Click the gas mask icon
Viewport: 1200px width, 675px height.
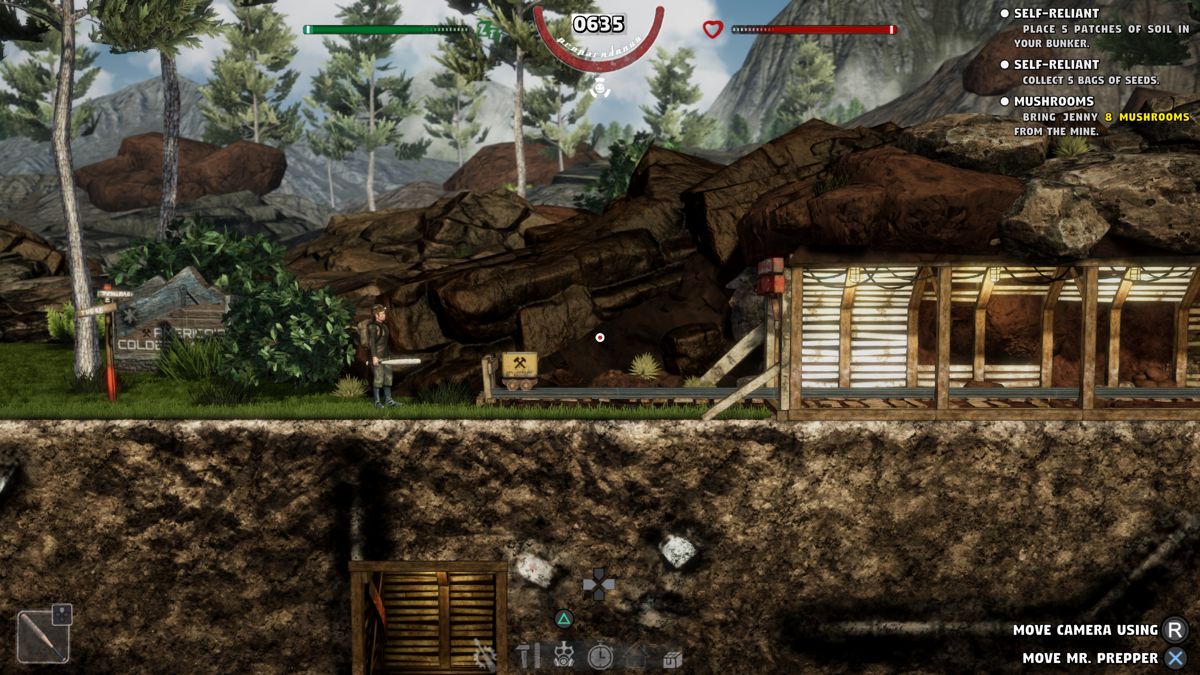click(x=564, y=656)
